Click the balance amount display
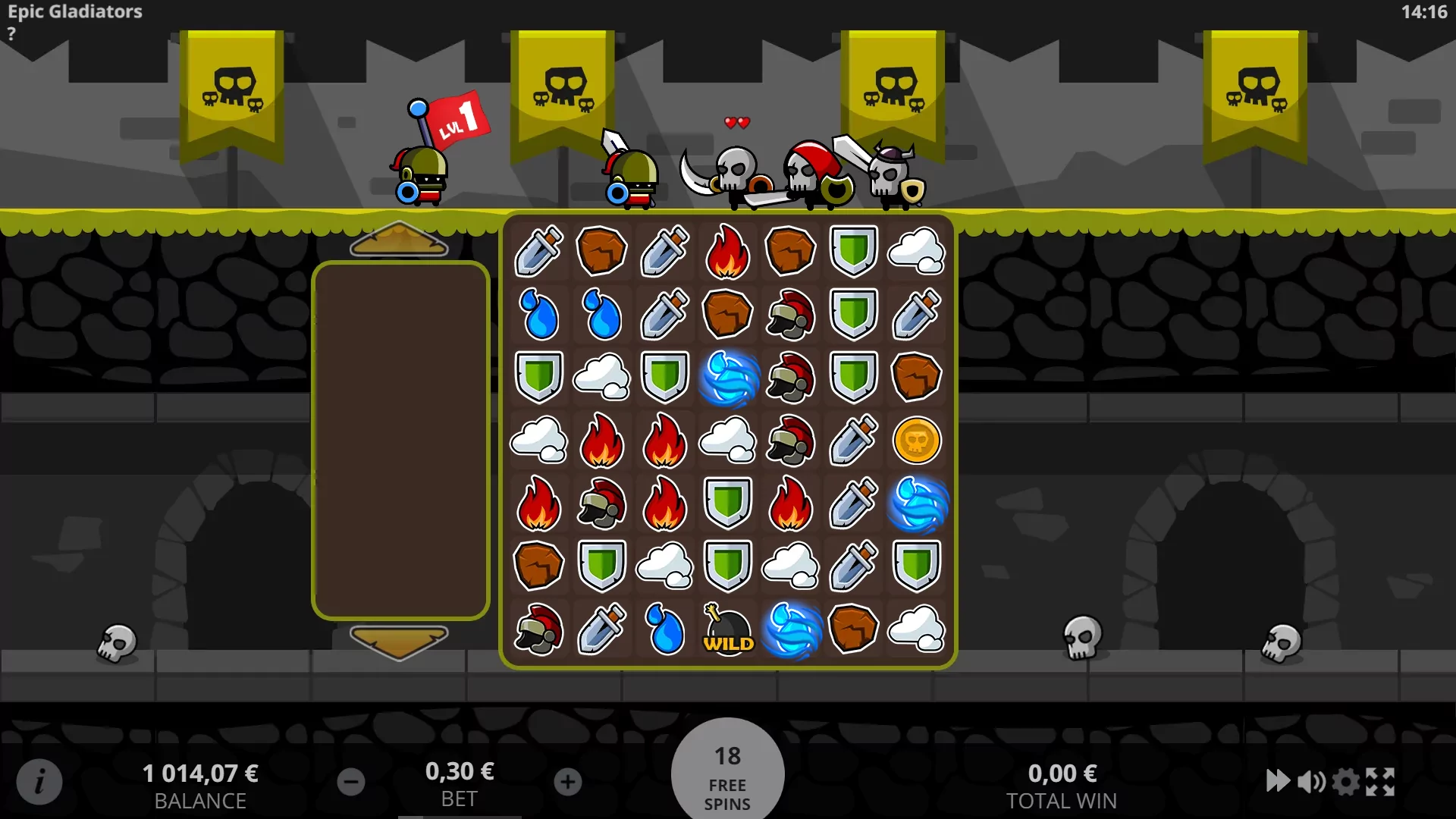 tap(200, 774)
